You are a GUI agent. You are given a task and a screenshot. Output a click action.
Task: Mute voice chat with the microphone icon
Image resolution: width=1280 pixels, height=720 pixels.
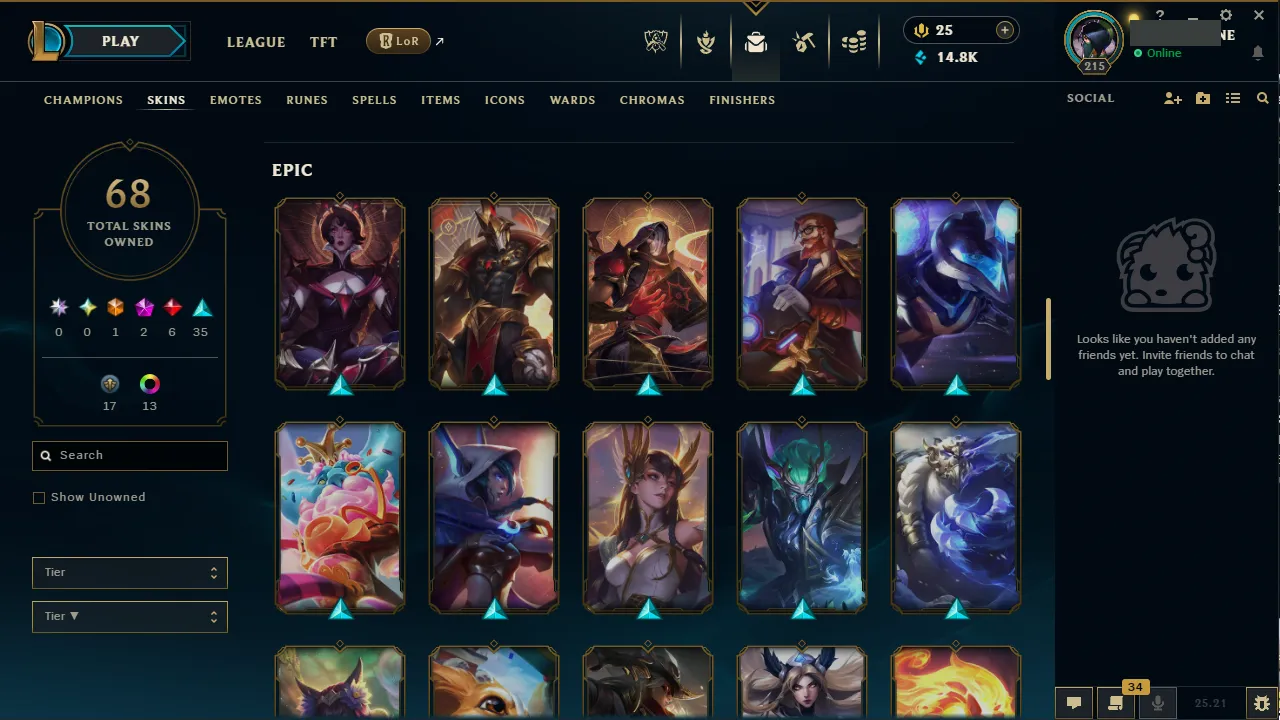coord(1158,701)
